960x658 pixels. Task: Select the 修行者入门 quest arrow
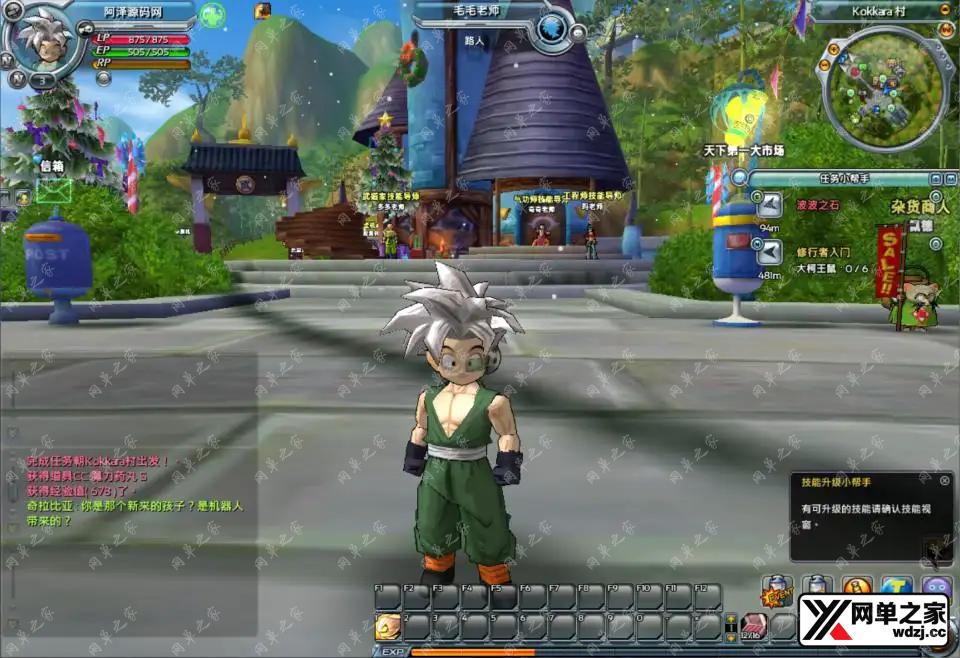[x=769, y=253]
